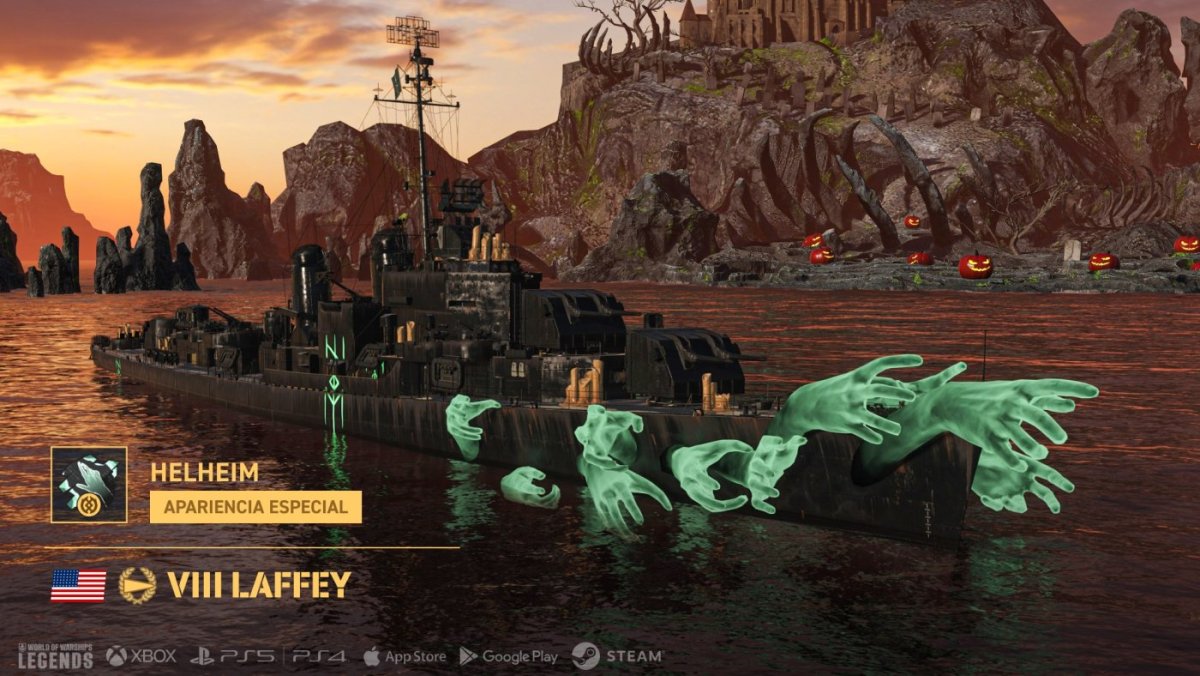Viewport: 1200px width, 676px height.
Task: Open the Google Play badge
Action: (508, 656)
